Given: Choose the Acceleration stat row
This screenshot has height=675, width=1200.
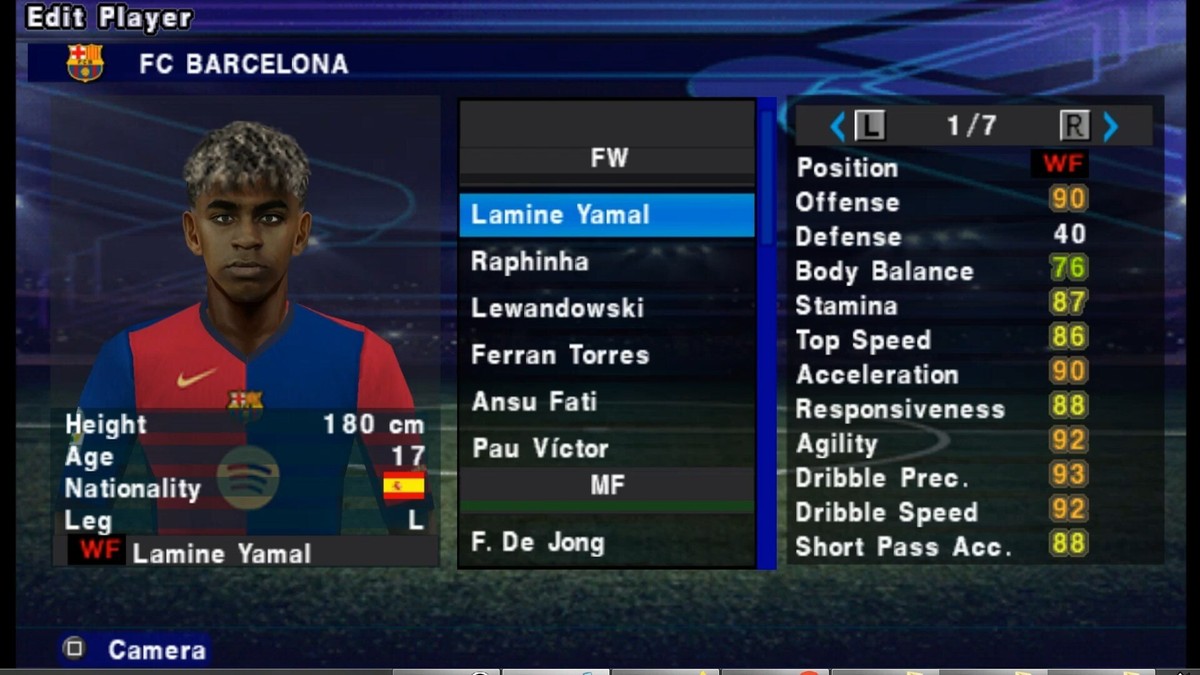Looking at the screenshot, I should click(x=940, y=375).
